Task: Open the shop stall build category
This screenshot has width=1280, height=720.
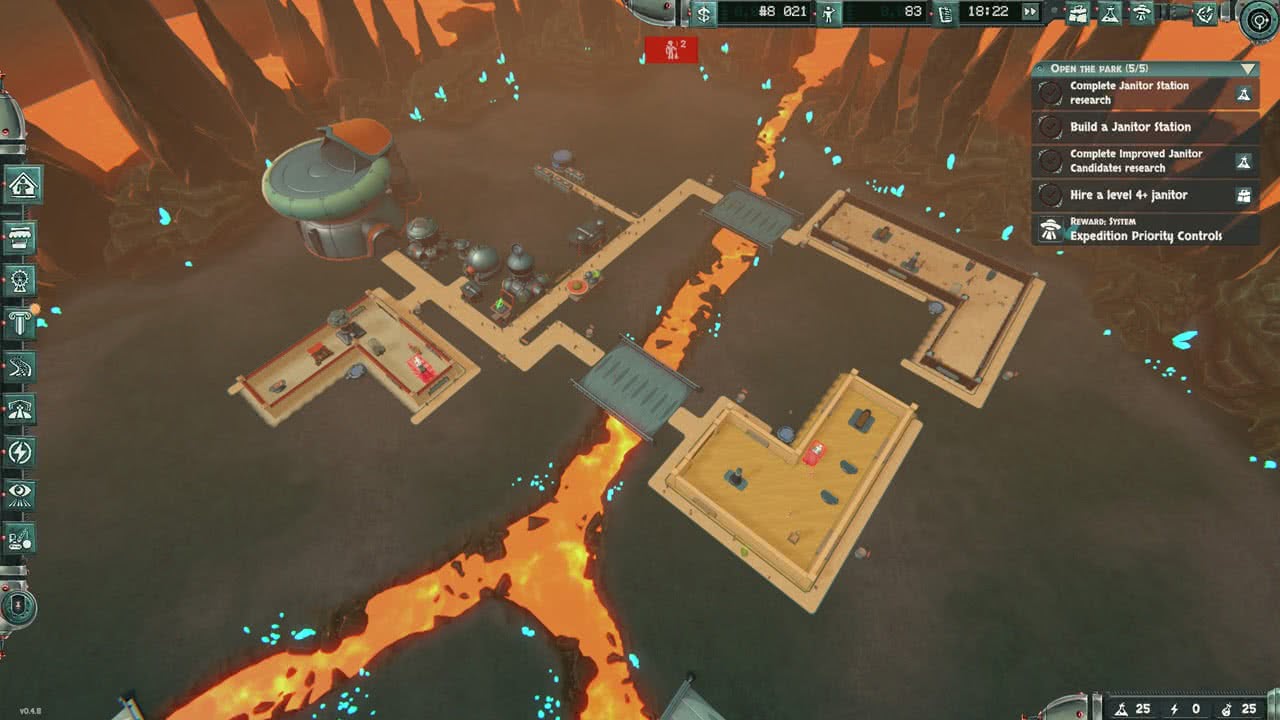Action: point(21,237)
